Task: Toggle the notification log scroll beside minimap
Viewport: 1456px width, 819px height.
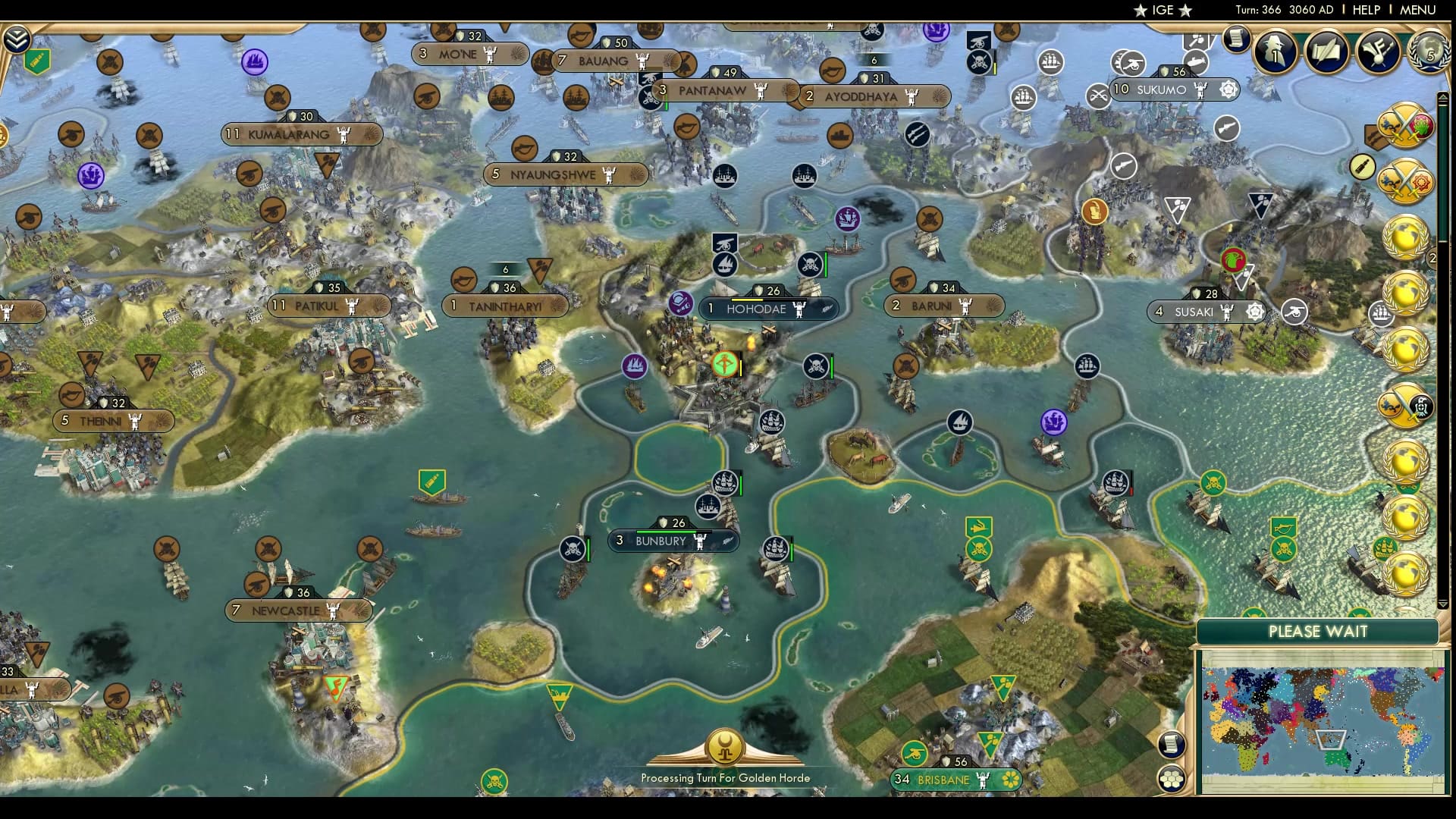Action: (x=1172, y=743)
